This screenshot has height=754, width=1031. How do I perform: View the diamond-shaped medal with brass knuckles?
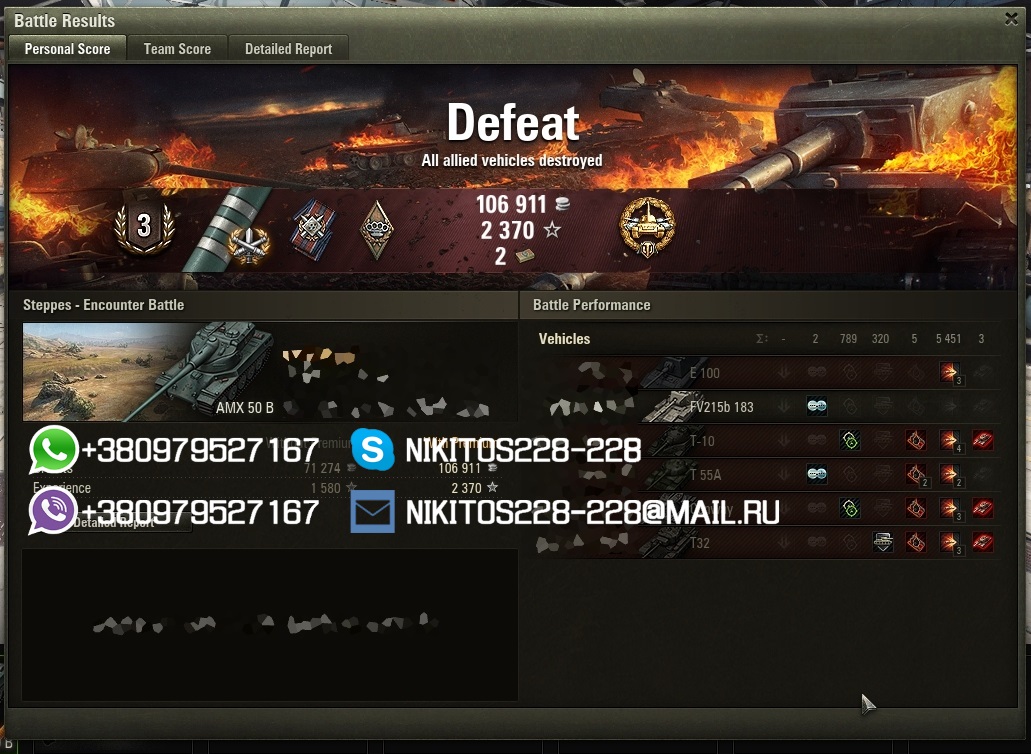(x=376, y=229)
